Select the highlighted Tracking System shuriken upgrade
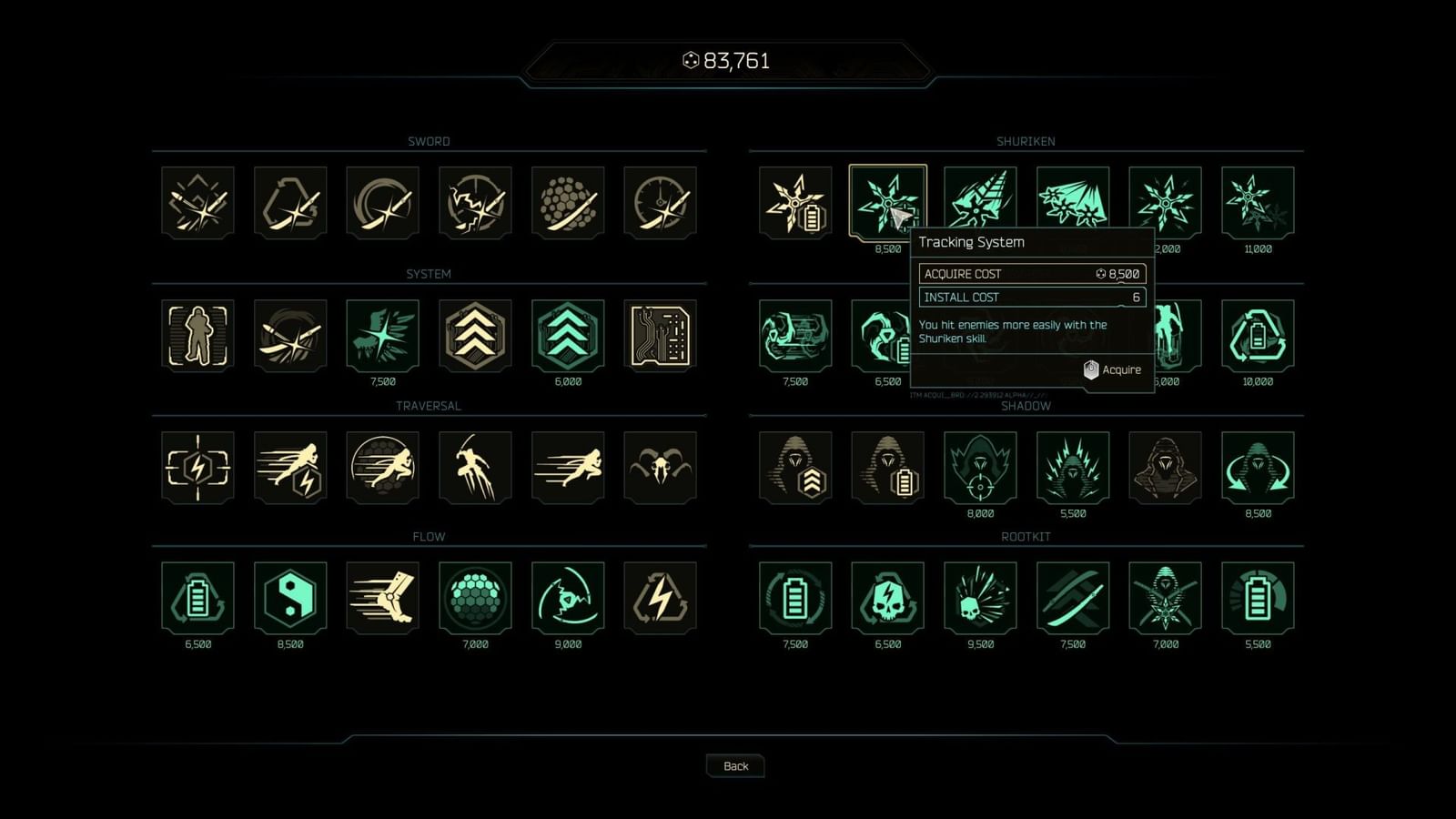This screenshot has height=819, width=1456. click(887, 202)
